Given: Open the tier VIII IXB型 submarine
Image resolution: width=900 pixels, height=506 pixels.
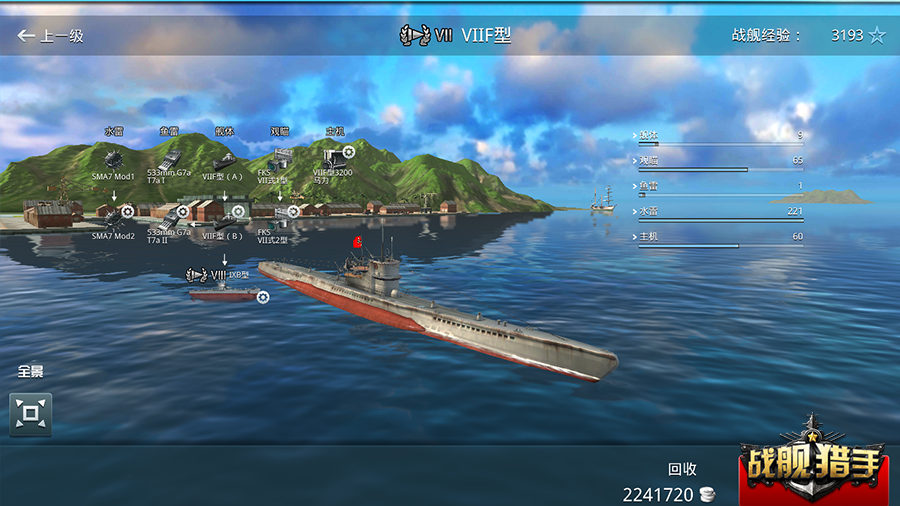Looking at the screenshot, I should pyautogui.click(x=224, y=293).
